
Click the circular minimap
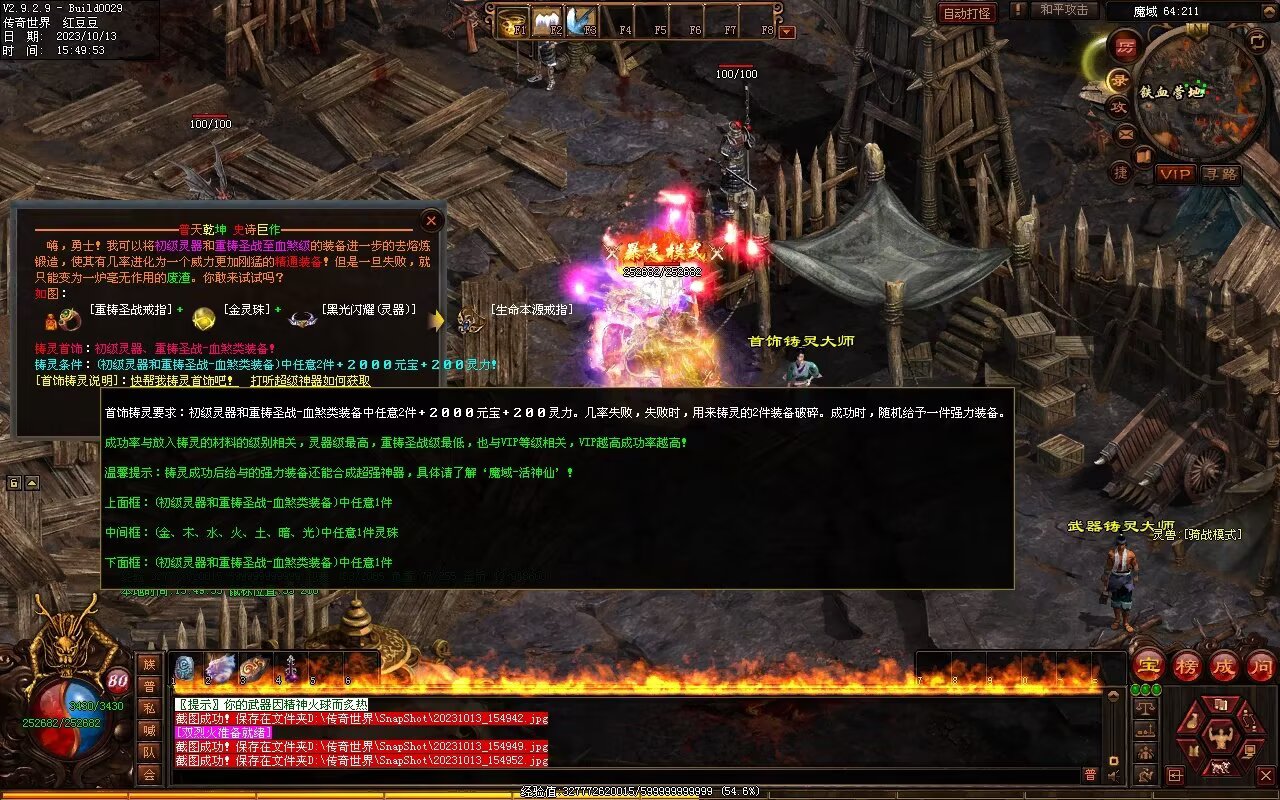click(x=1199, y=92)
